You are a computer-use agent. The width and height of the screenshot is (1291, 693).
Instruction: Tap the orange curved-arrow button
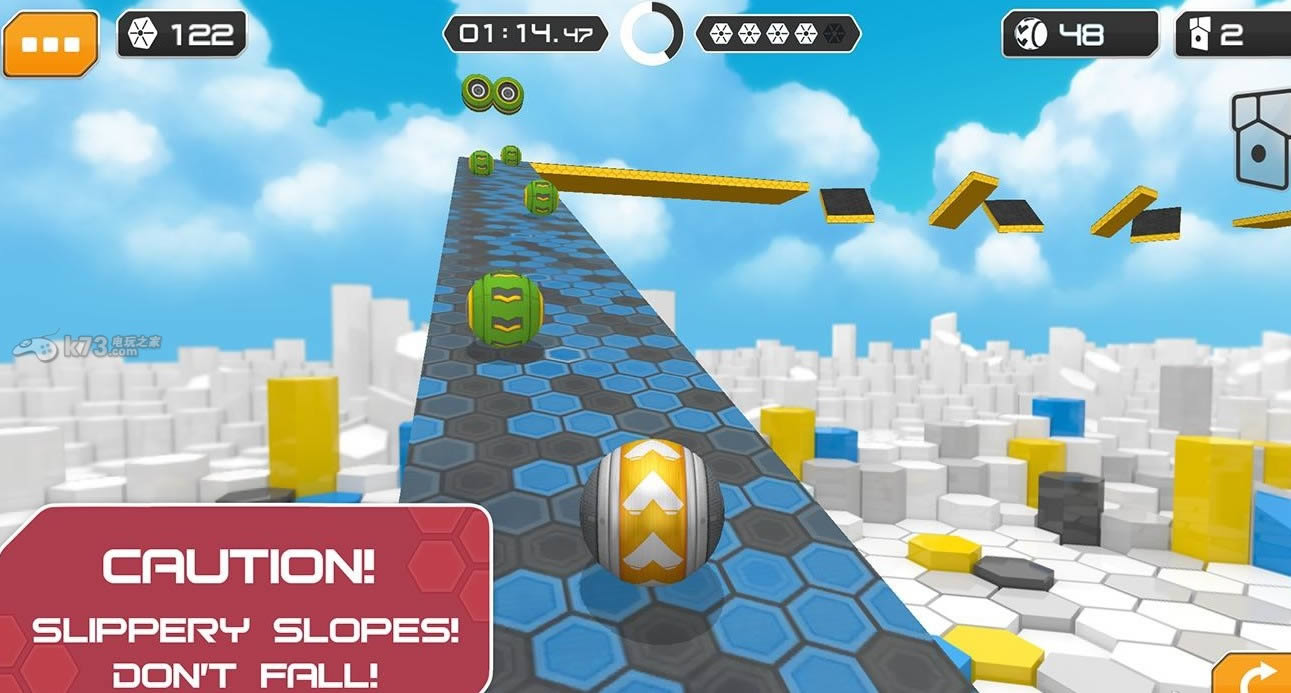point(1256,676)
